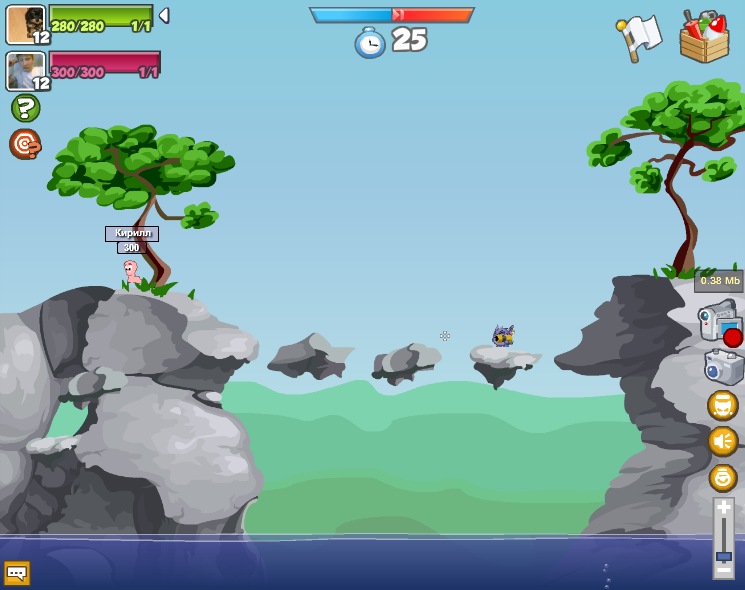
Task: Collapse team panel with the white arrow
Action: [x=164, y=16]
